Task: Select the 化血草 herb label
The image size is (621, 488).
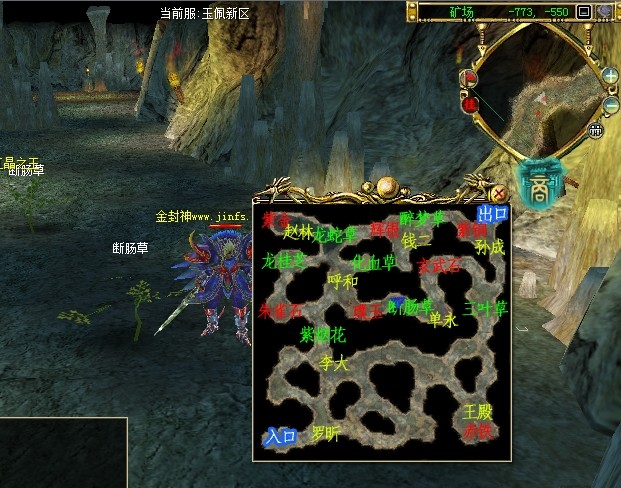Action: (374, 262)
